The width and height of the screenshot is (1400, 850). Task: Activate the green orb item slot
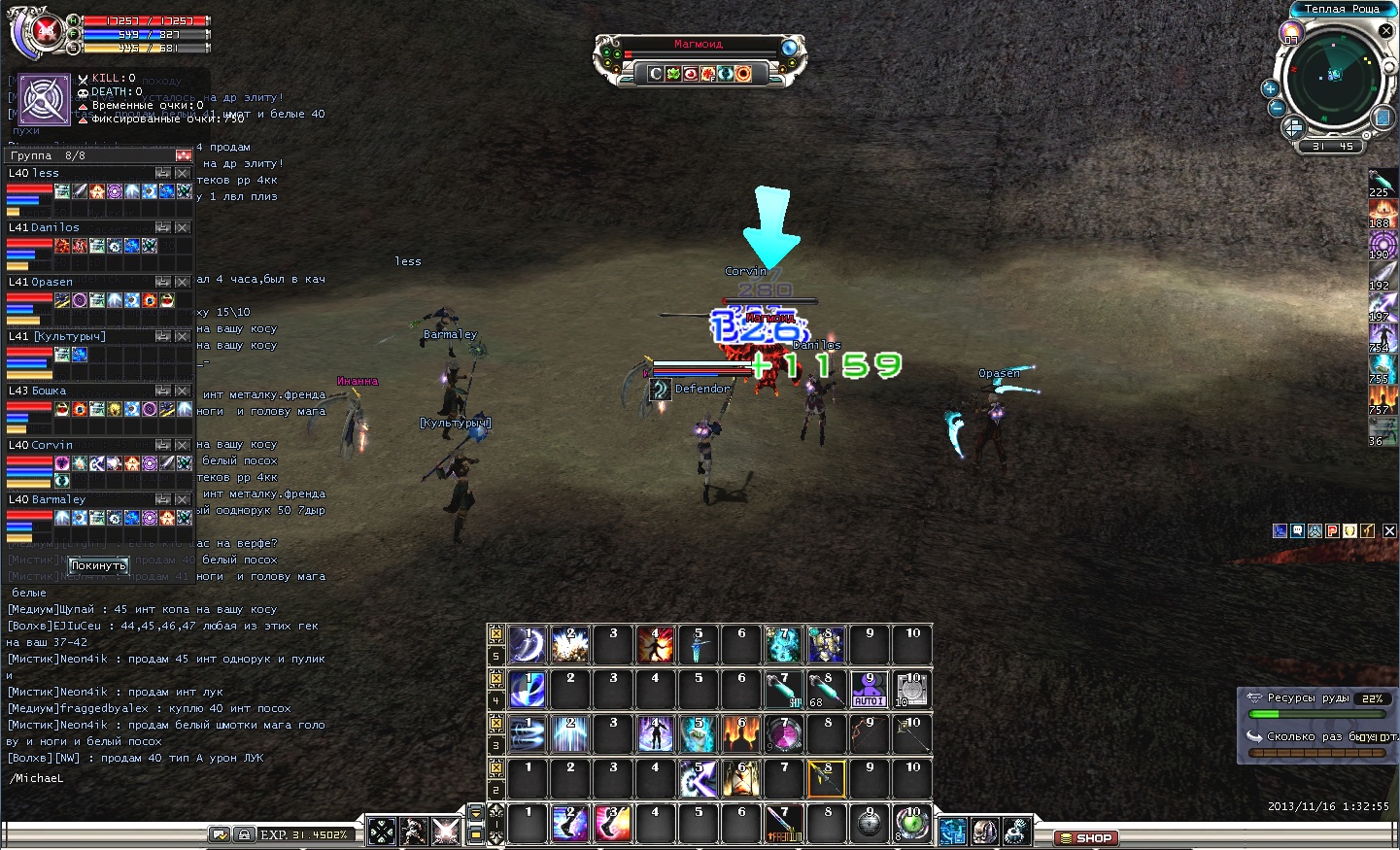click(x=911, y=823)
